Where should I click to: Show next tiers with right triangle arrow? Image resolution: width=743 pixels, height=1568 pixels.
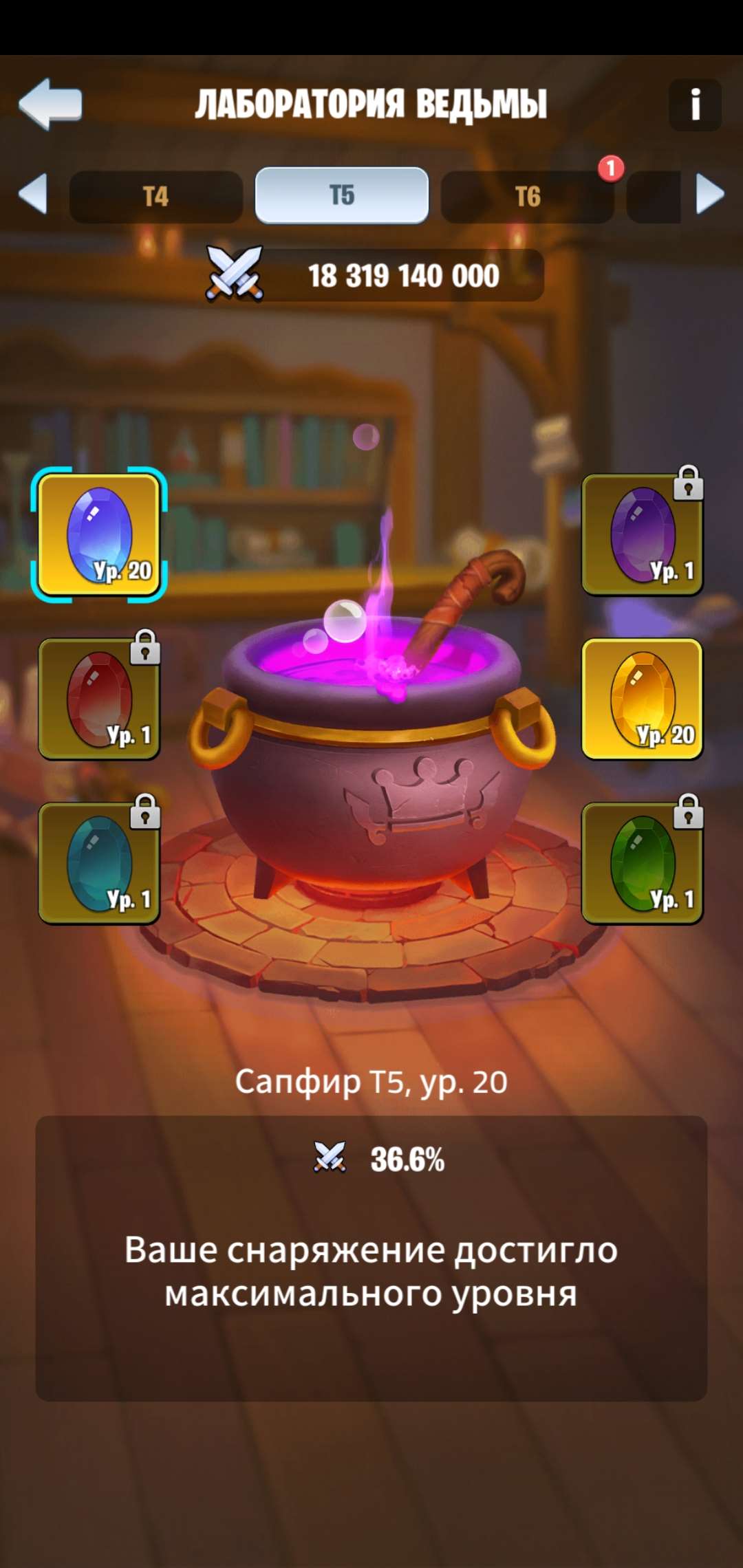click(710, 194)
